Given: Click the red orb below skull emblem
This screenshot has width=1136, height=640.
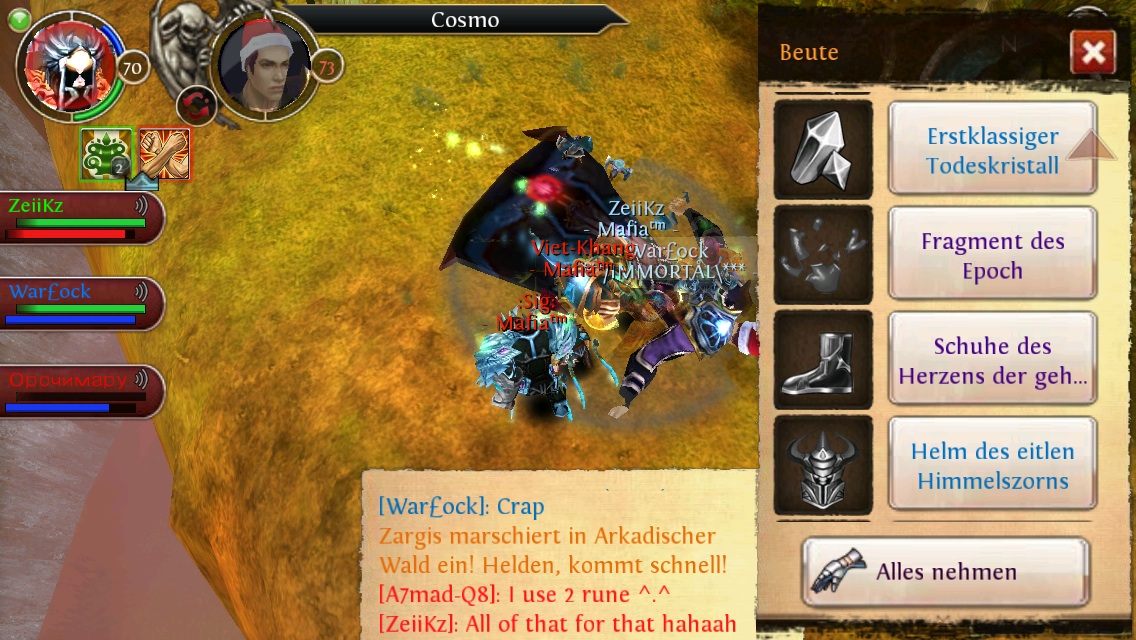Looking at the screenshot, I should click(x=195, y=105).
